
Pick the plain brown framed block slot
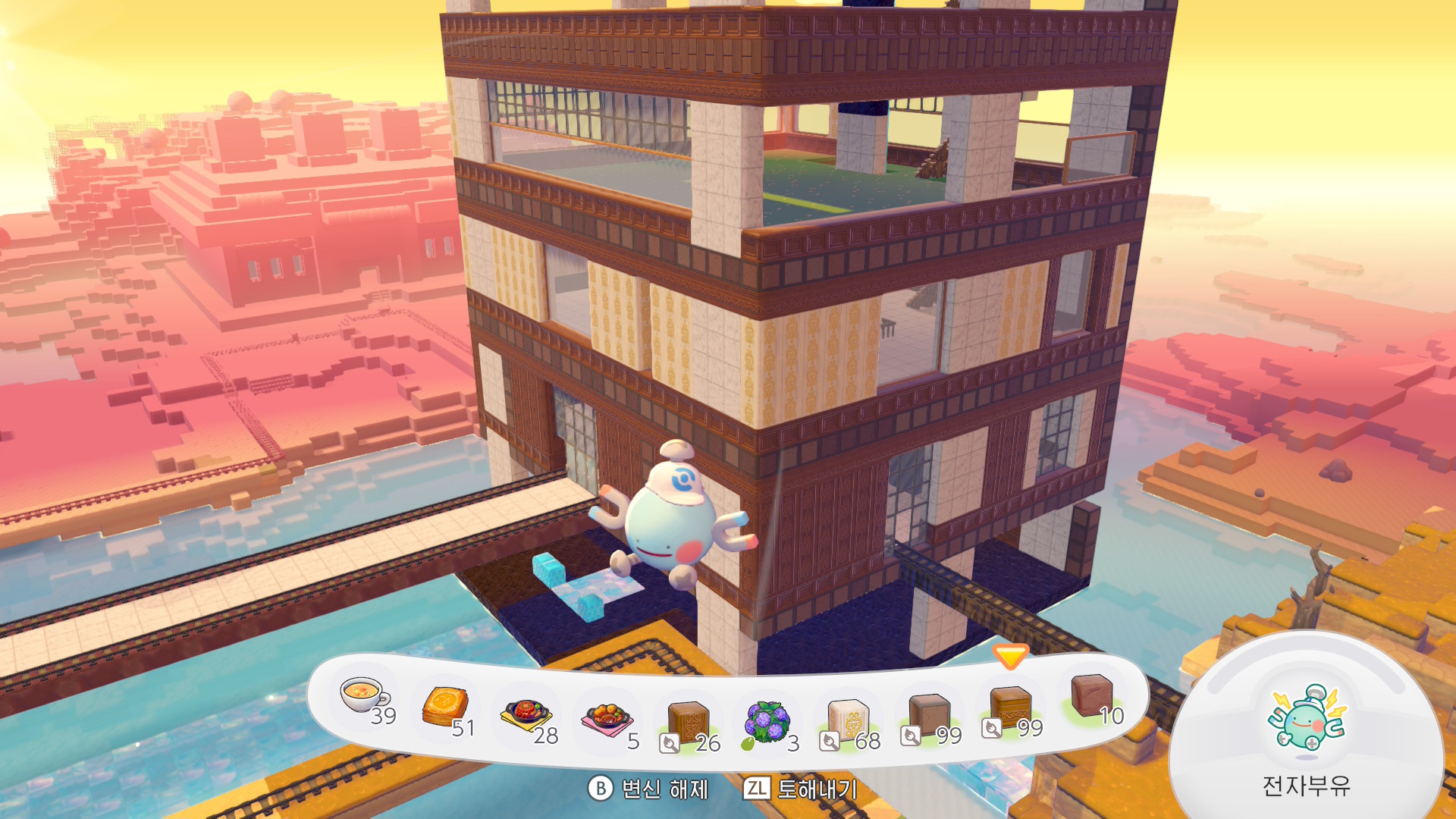[929, 716]
